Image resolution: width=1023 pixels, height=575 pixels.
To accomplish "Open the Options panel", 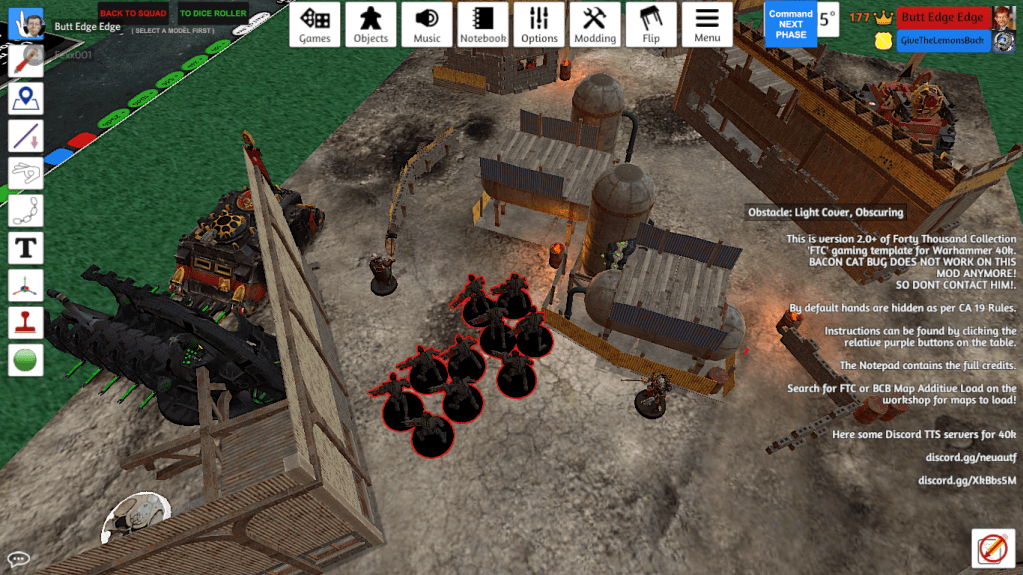I will (x=539, y=25).
